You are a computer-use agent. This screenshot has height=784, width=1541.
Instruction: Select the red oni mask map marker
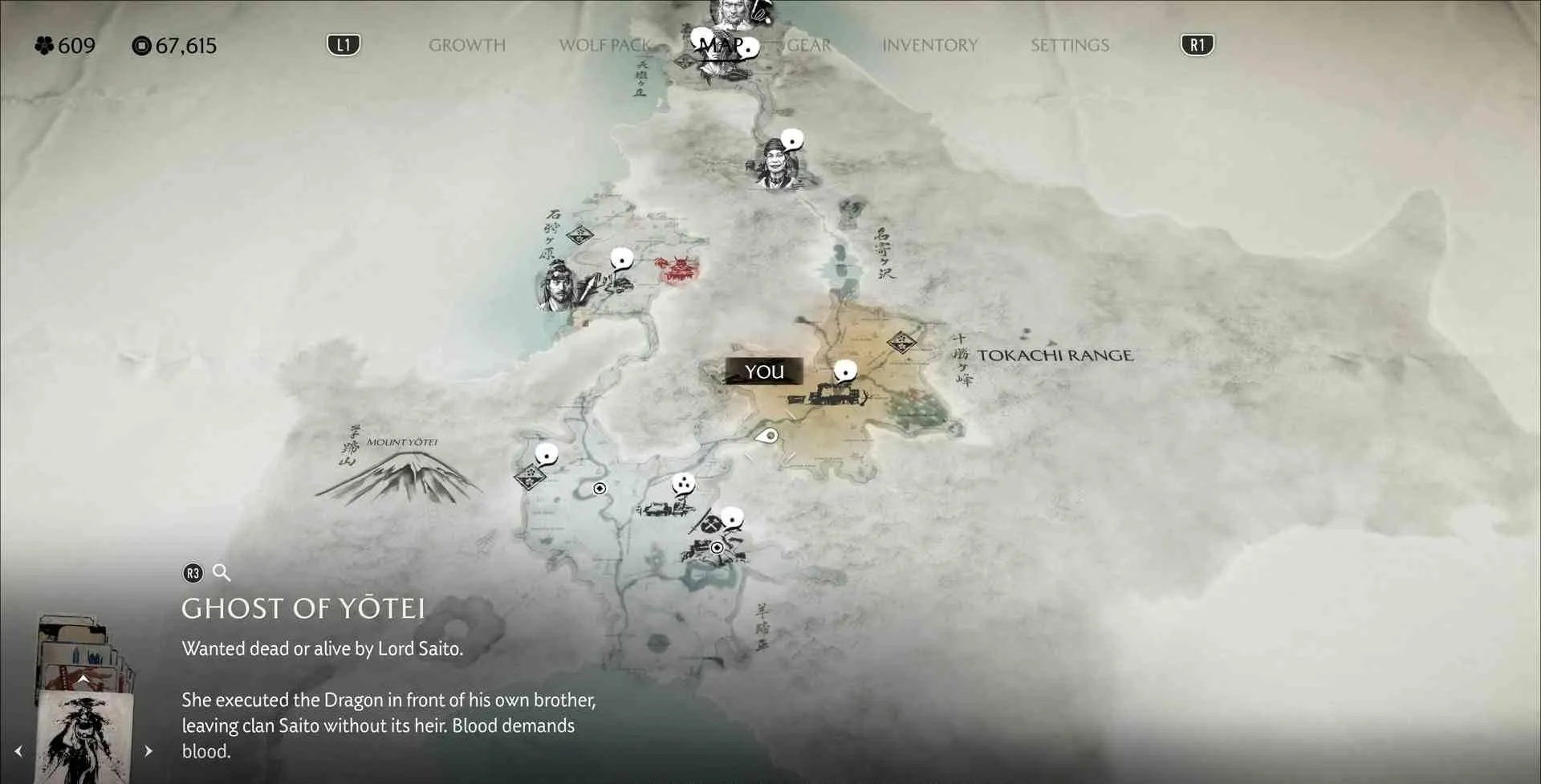(678, 270)
